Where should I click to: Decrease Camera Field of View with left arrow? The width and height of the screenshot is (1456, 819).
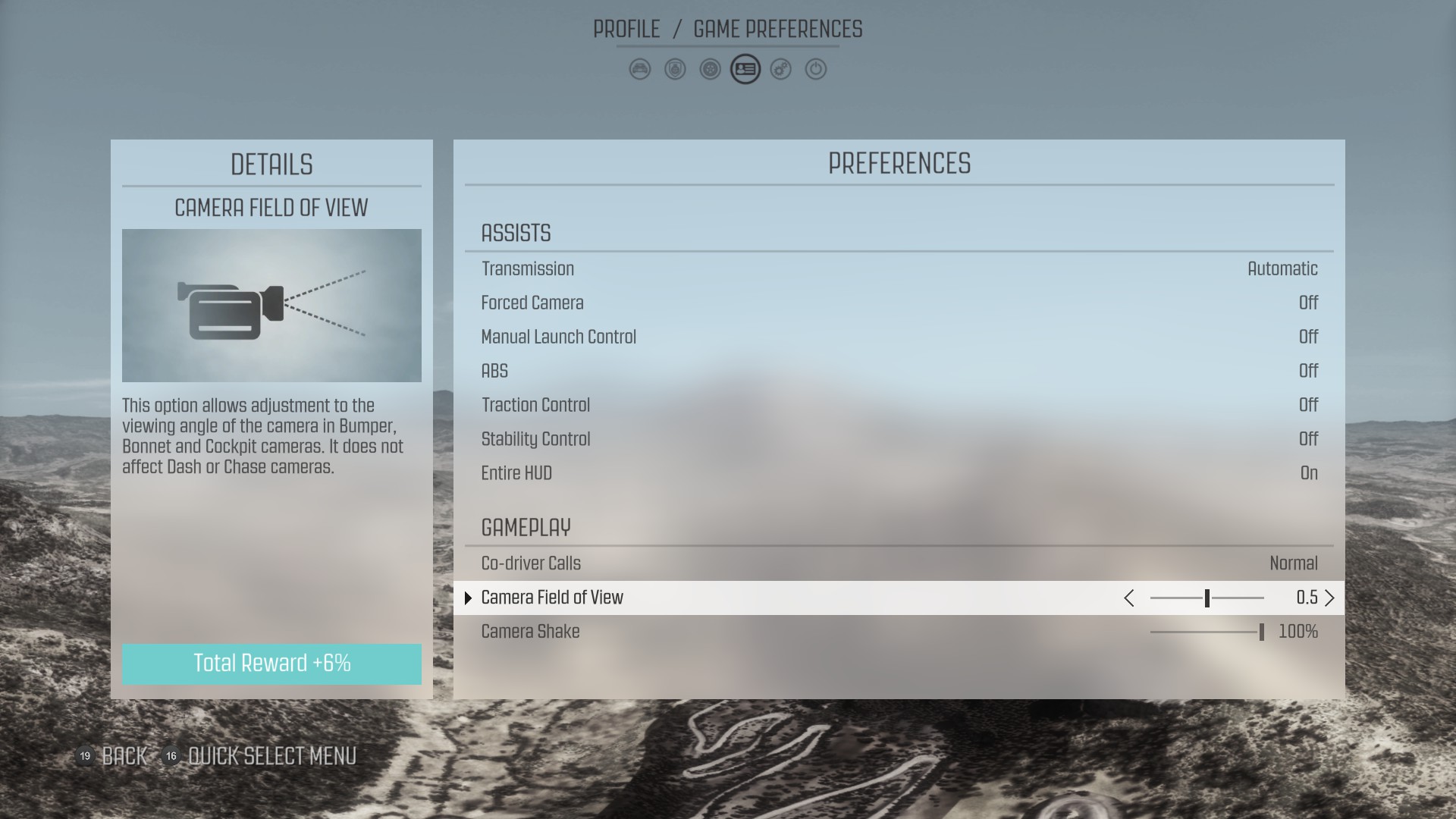coord(1129,598)
